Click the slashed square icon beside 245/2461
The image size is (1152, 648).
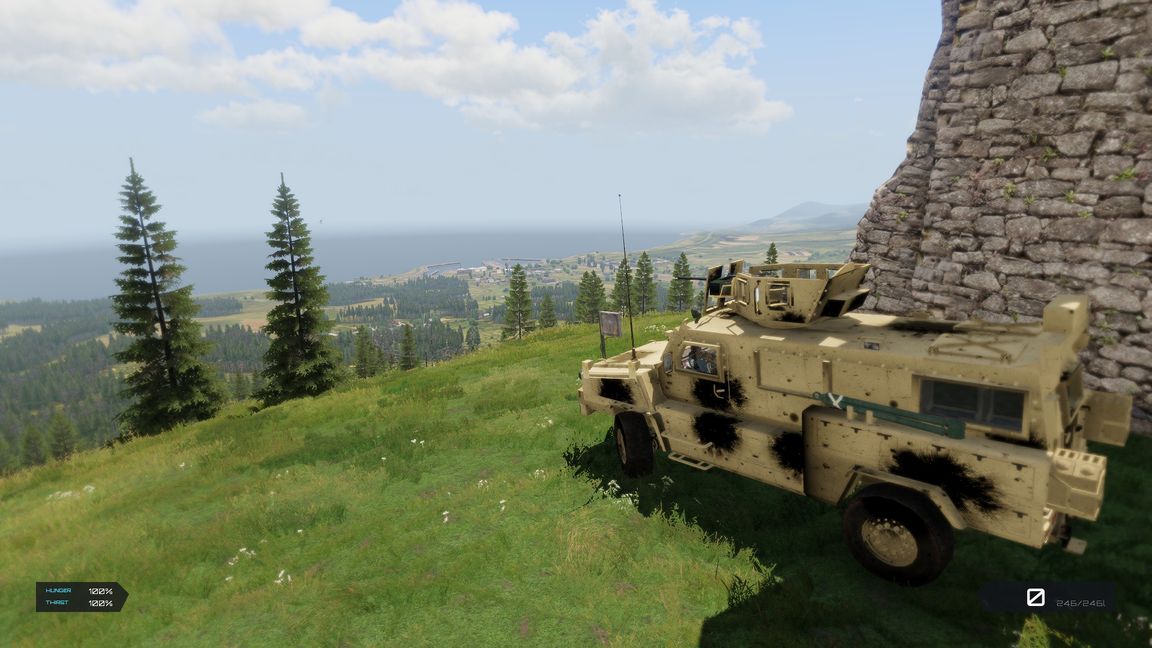click(1035, 597)
